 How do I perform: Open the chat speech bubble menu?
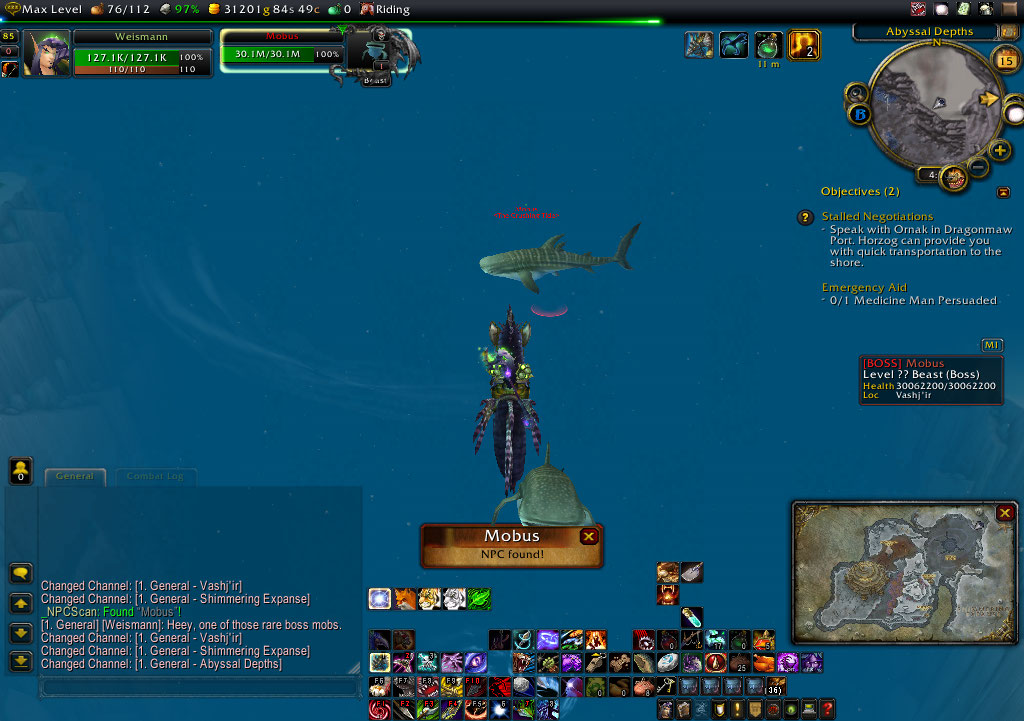point(21,574)
